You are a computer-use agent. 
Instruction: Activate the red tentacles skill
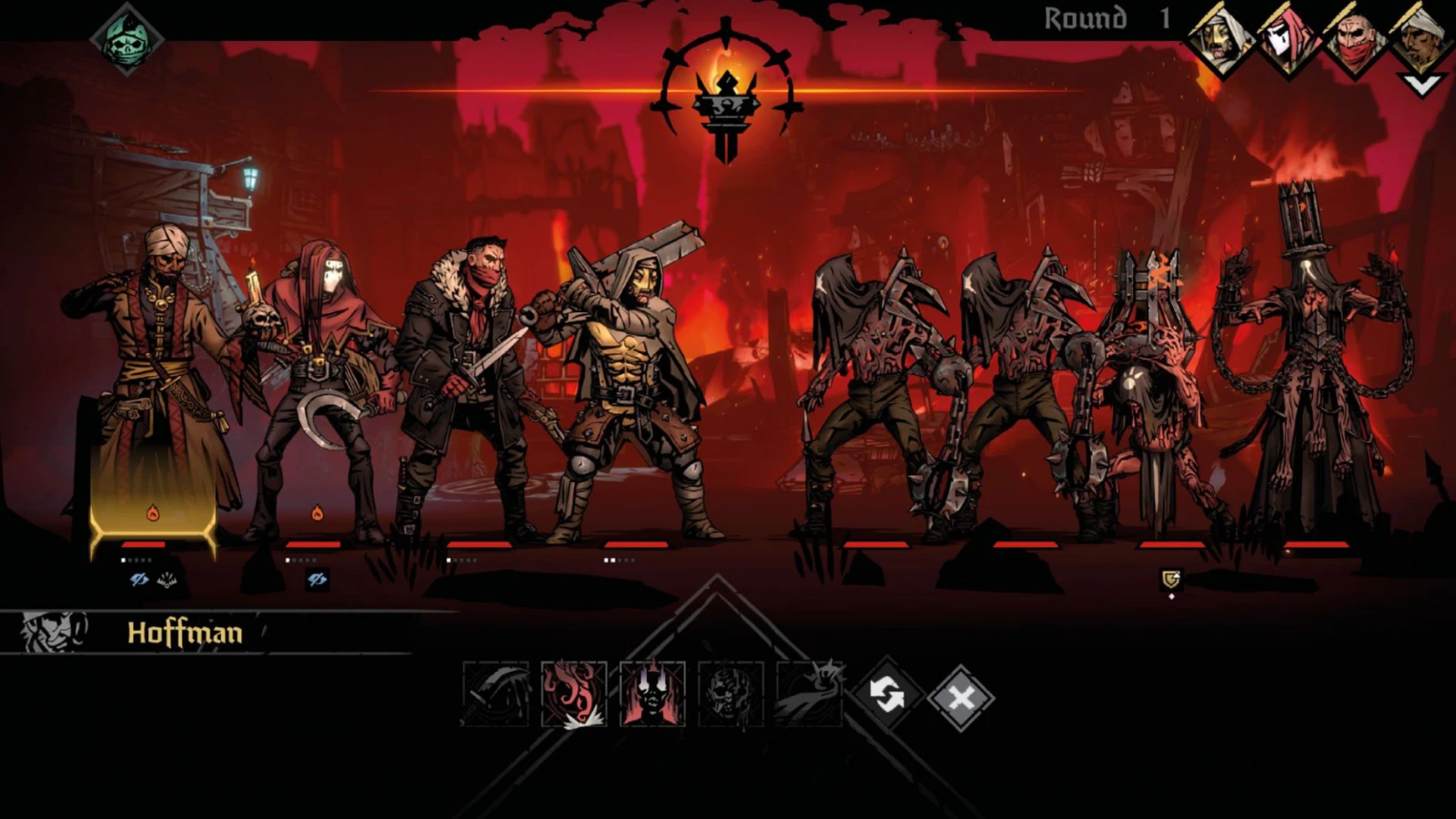tap(573, 694)
